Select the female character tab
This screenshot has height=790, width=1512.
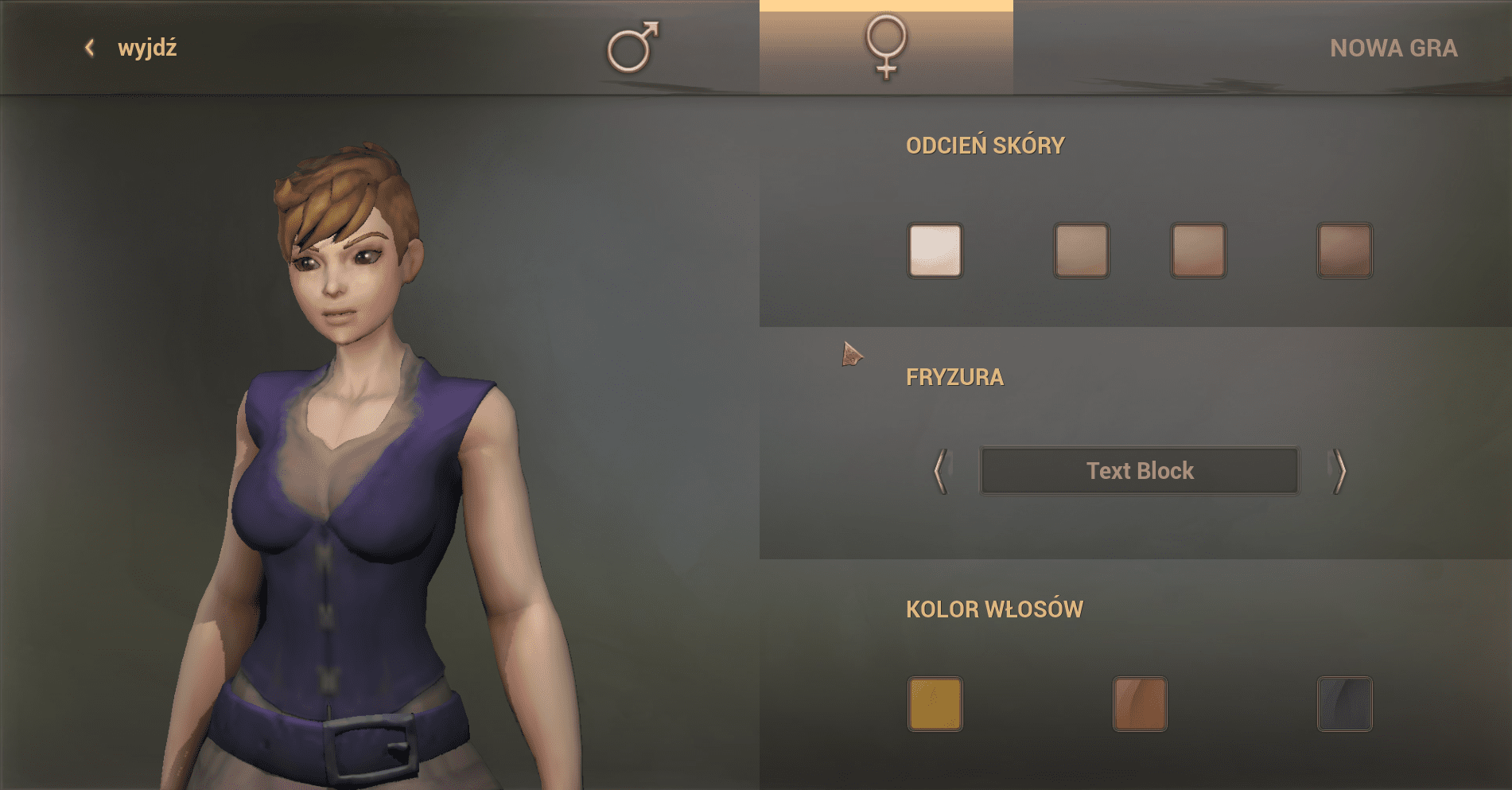click(x=886, y=48)
